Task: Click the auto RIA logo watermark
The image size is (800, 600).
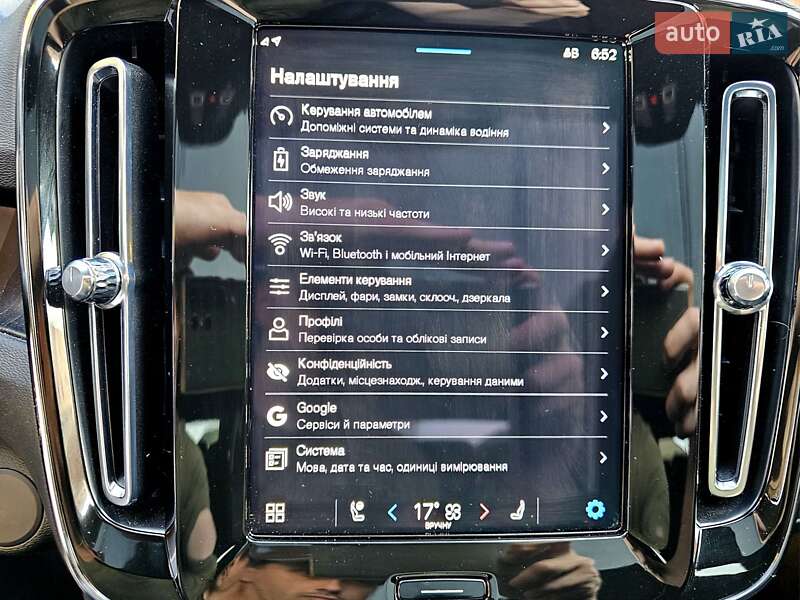Action: coord(720,33)
